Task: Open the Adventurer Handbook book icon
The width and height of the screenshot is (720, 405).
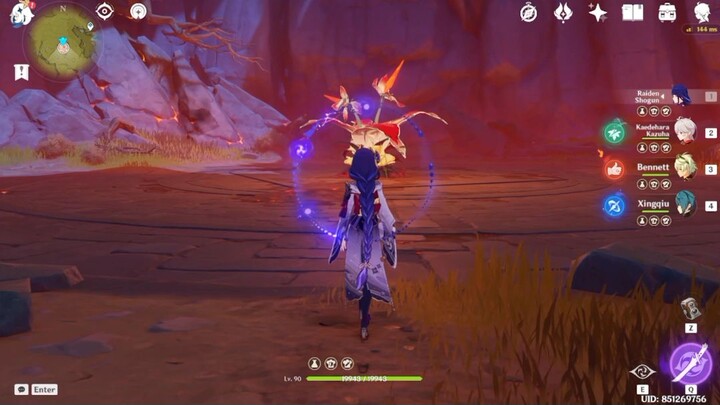Action: click(632, 12)
